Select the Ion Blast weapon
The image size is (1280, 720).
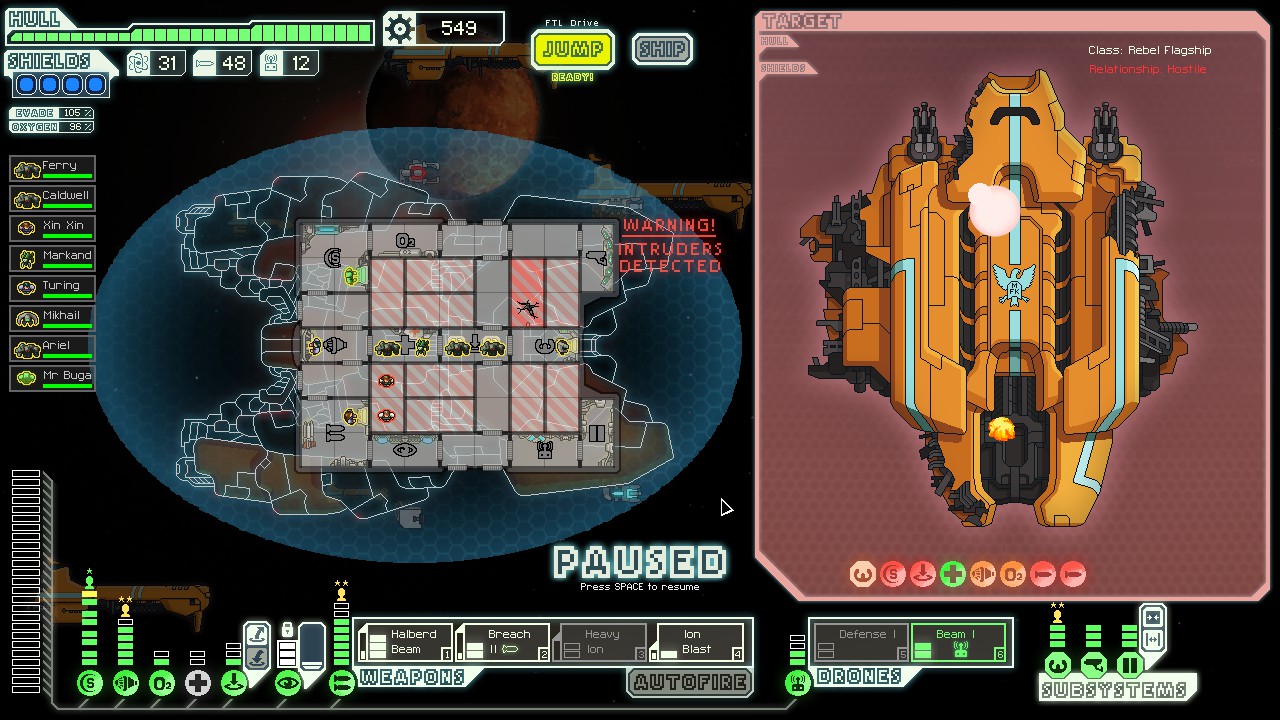pos(697,642)
